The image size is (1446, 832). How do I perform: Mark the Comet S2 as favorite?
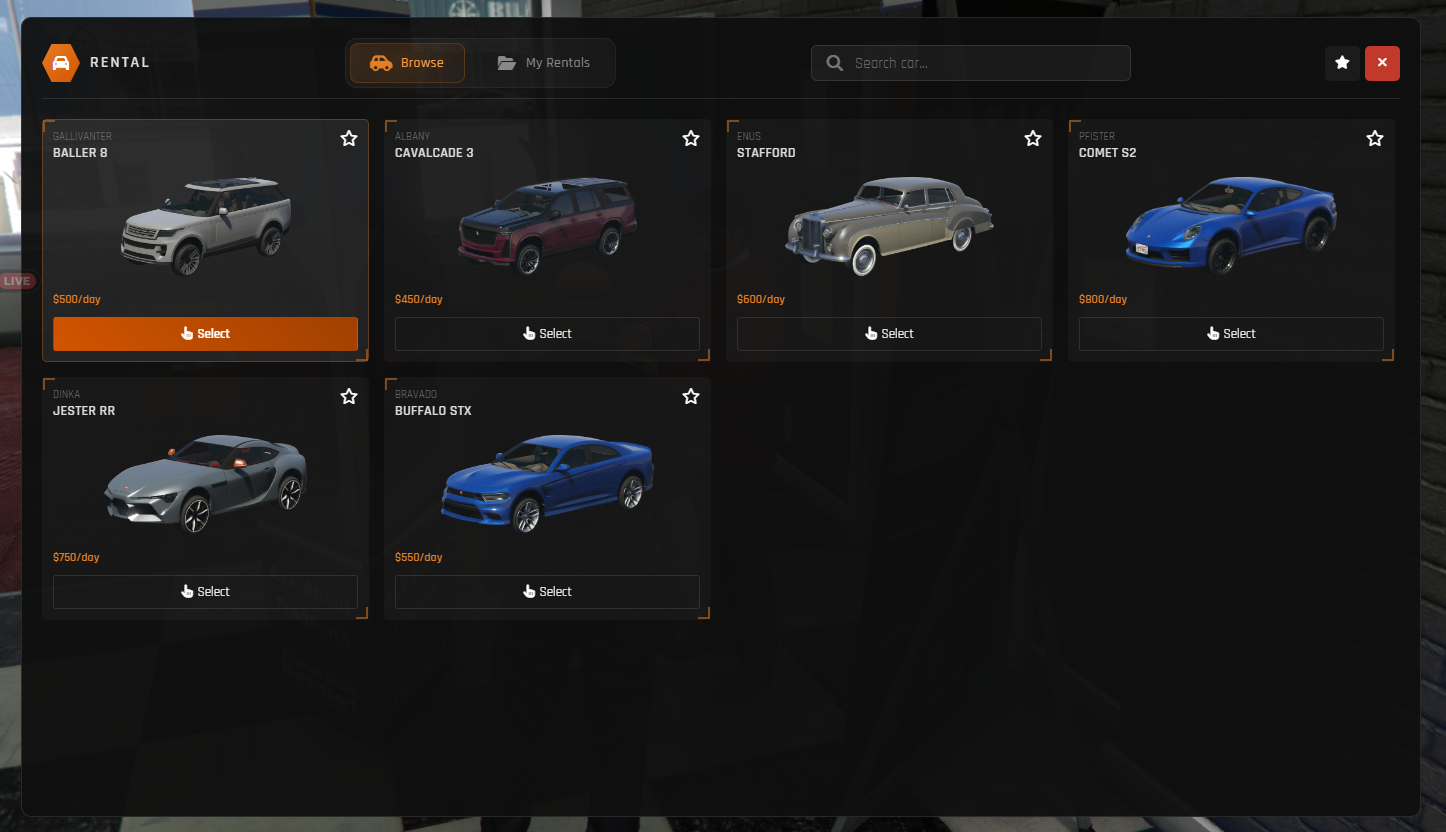pyautogui.click(x=1374, y=138)
